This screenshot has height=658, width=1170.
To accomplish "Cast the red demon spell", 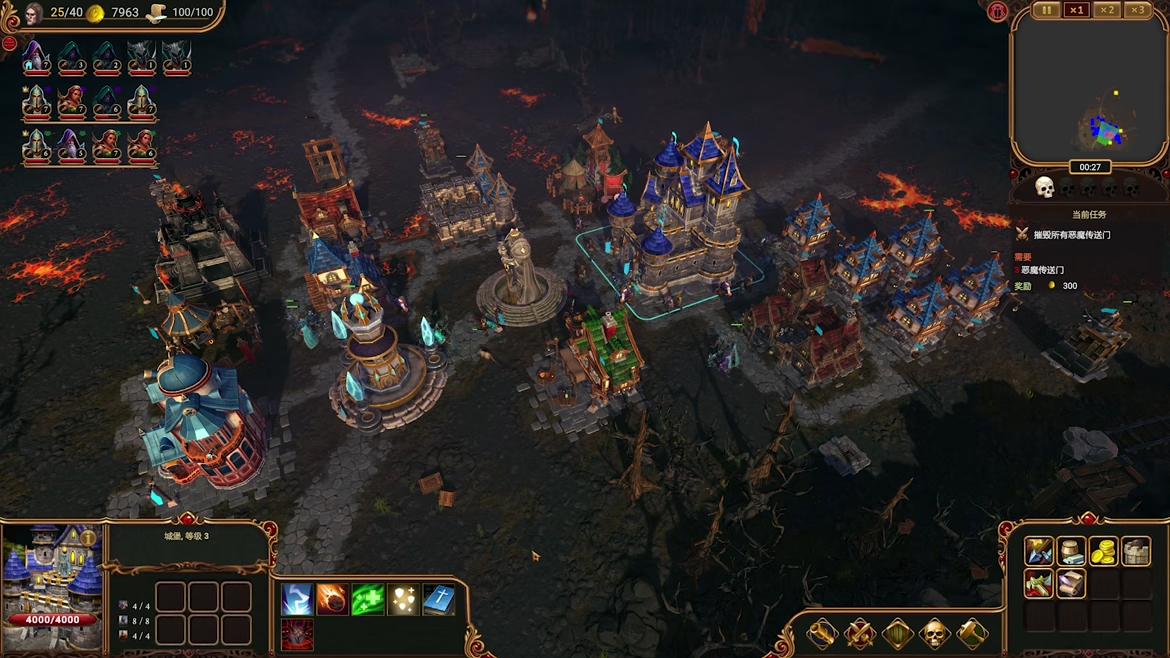I will coord(297,634).
